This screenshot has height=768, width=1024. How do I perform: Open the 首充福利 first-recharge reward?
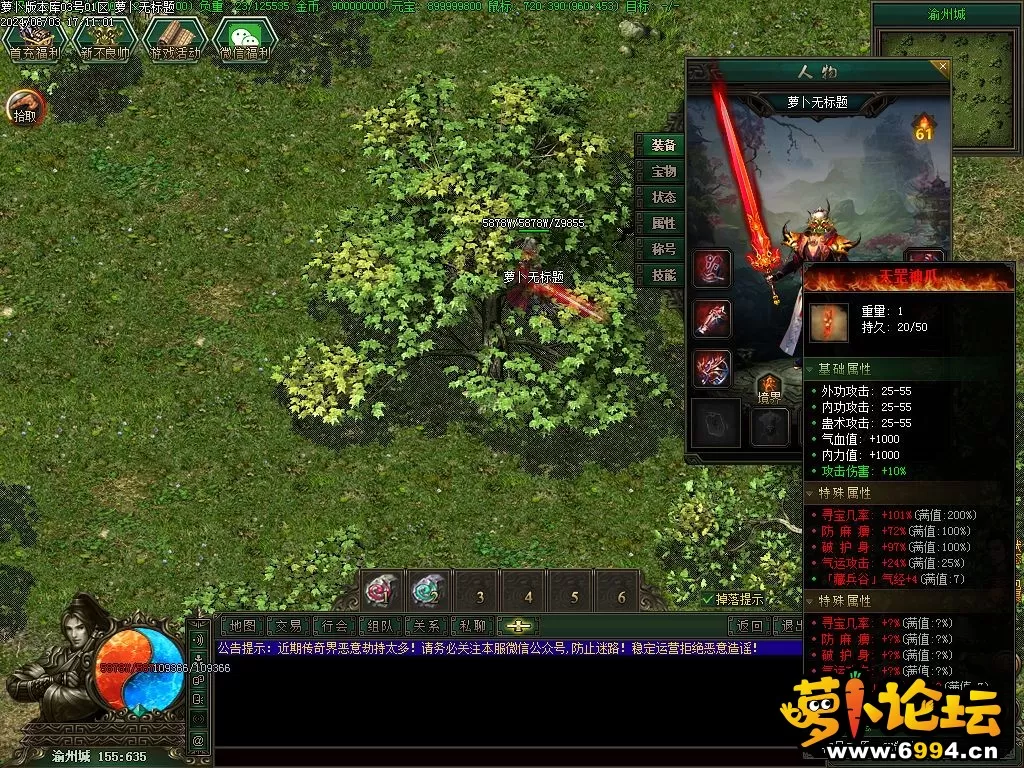tap(35, 39)
